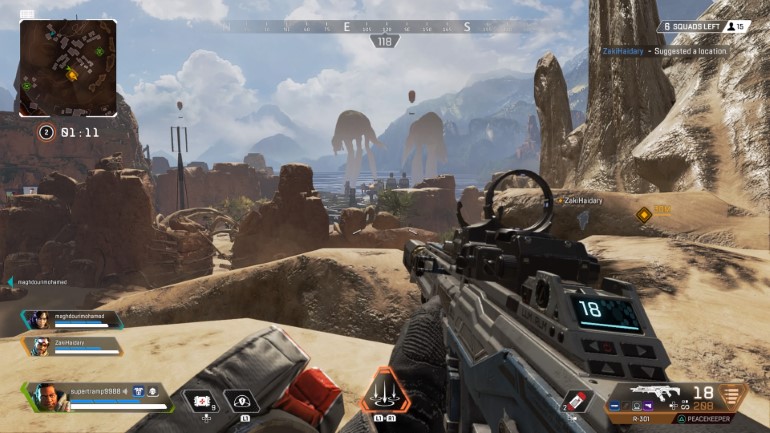The image size is (770, 433).
Task: Click the orange location ping marker
Action: (x=644, y=214)
